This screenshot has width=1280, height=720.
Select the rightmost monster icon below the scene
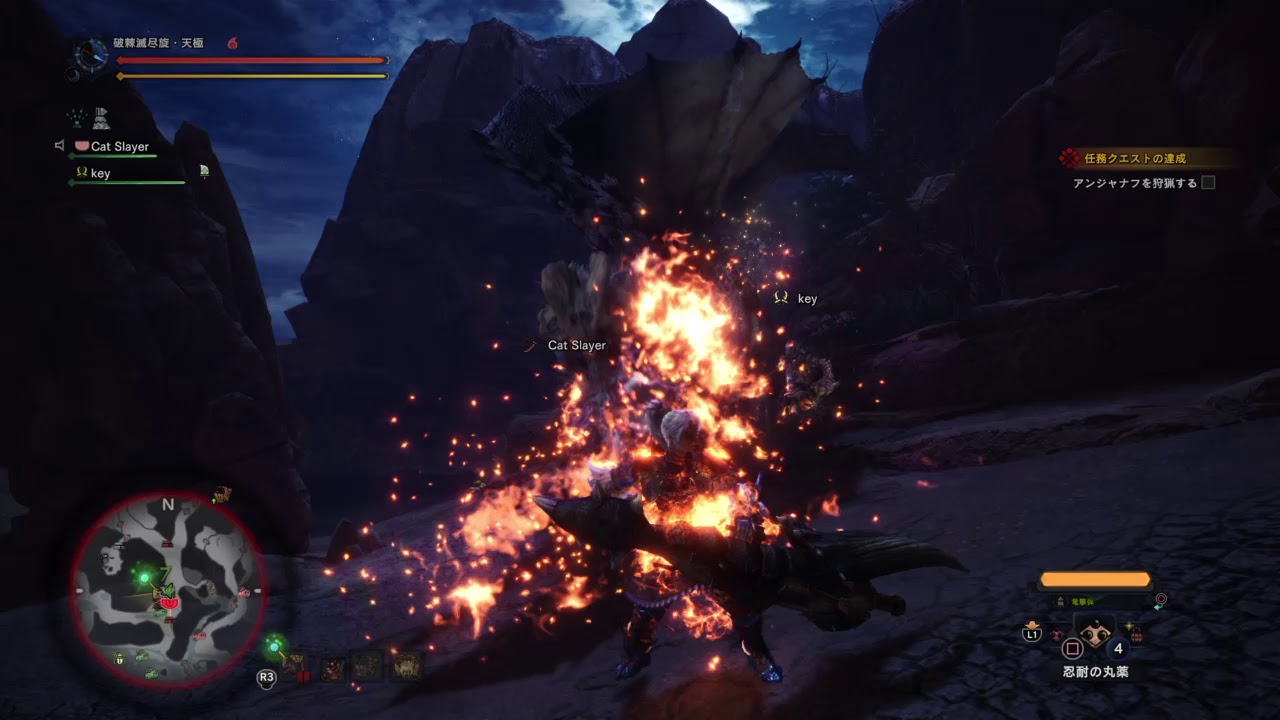407,666
